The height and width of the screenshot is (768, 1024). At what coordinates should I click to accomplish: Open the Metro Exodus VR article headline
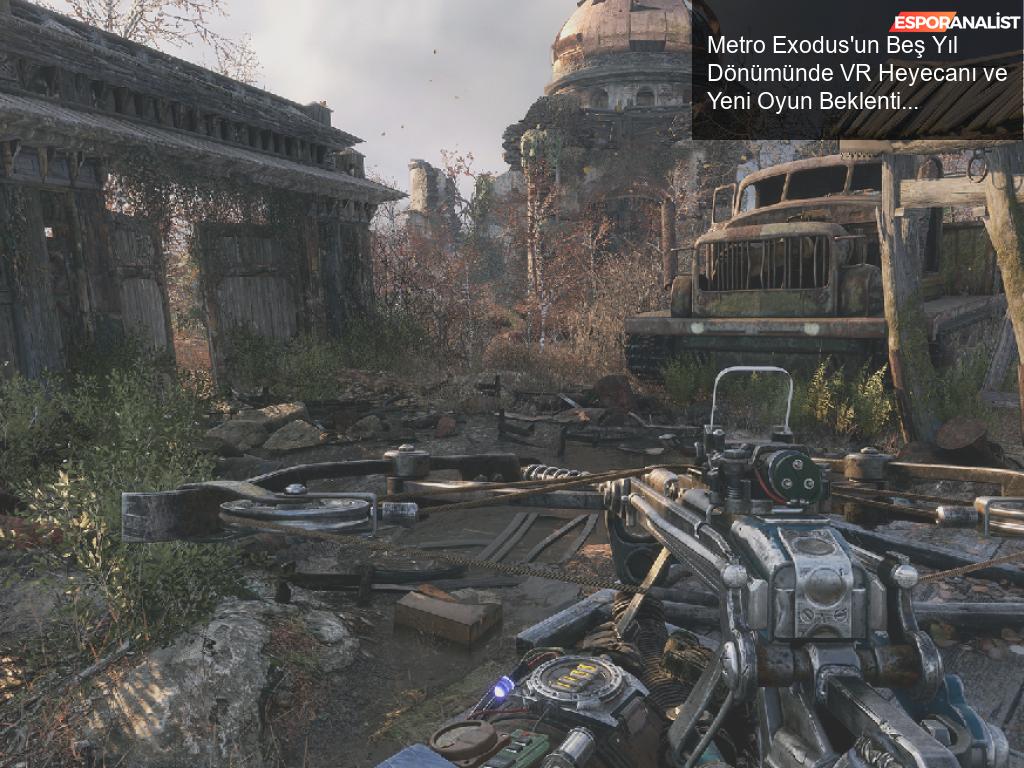[857, 73]
